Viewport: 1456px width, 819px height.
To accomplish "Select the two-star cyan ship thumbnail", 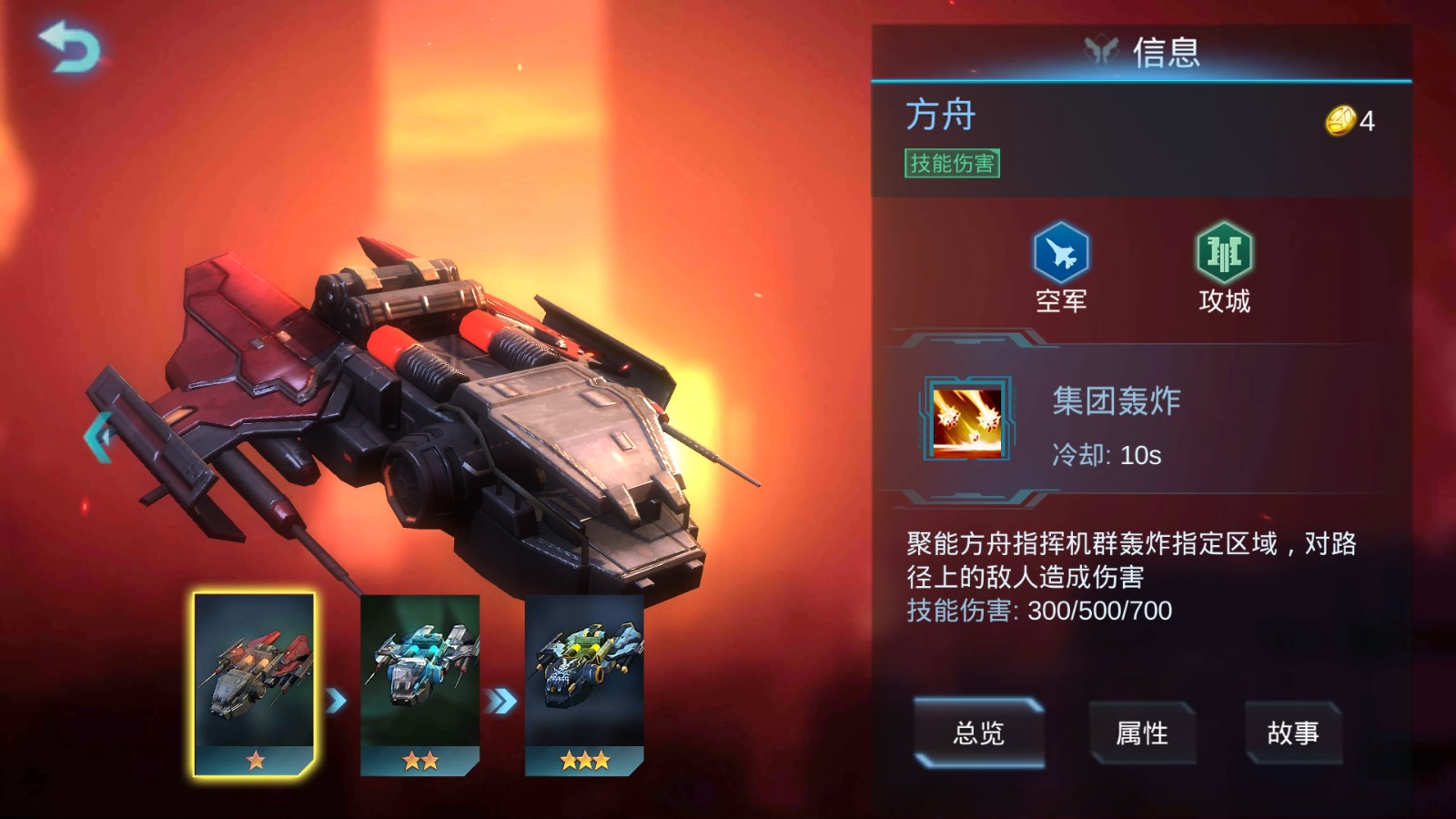I will point(420,682).
